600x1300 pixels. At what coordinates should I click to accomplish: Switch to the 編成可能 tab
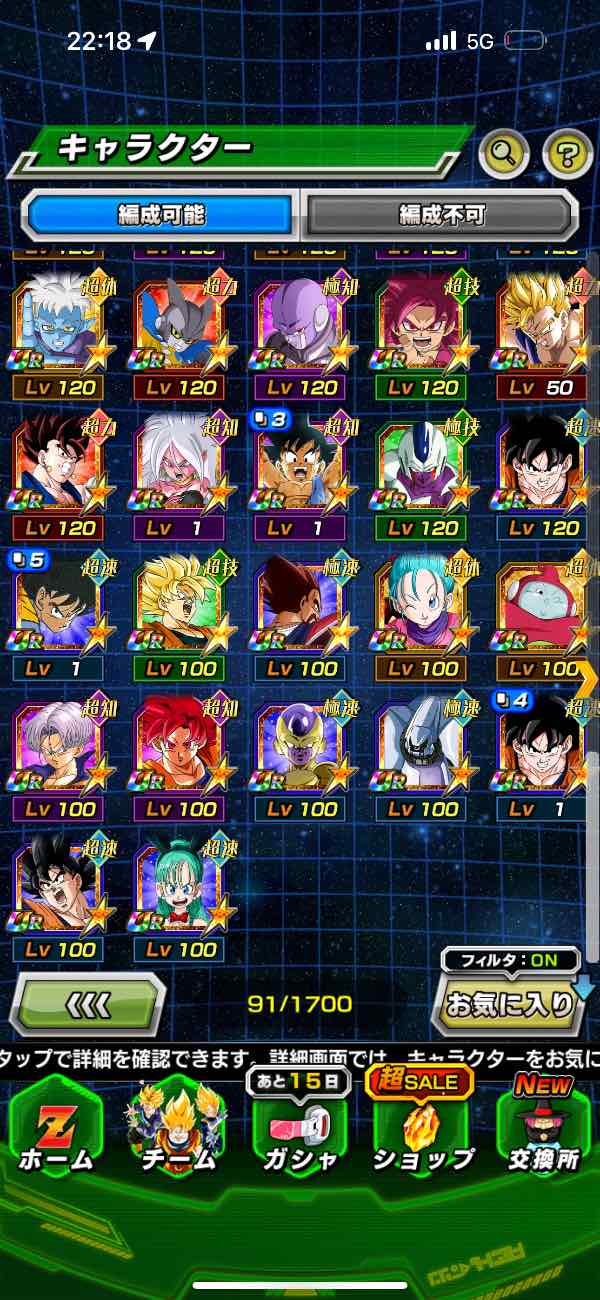pyautogui.click(x=161, y=215)
